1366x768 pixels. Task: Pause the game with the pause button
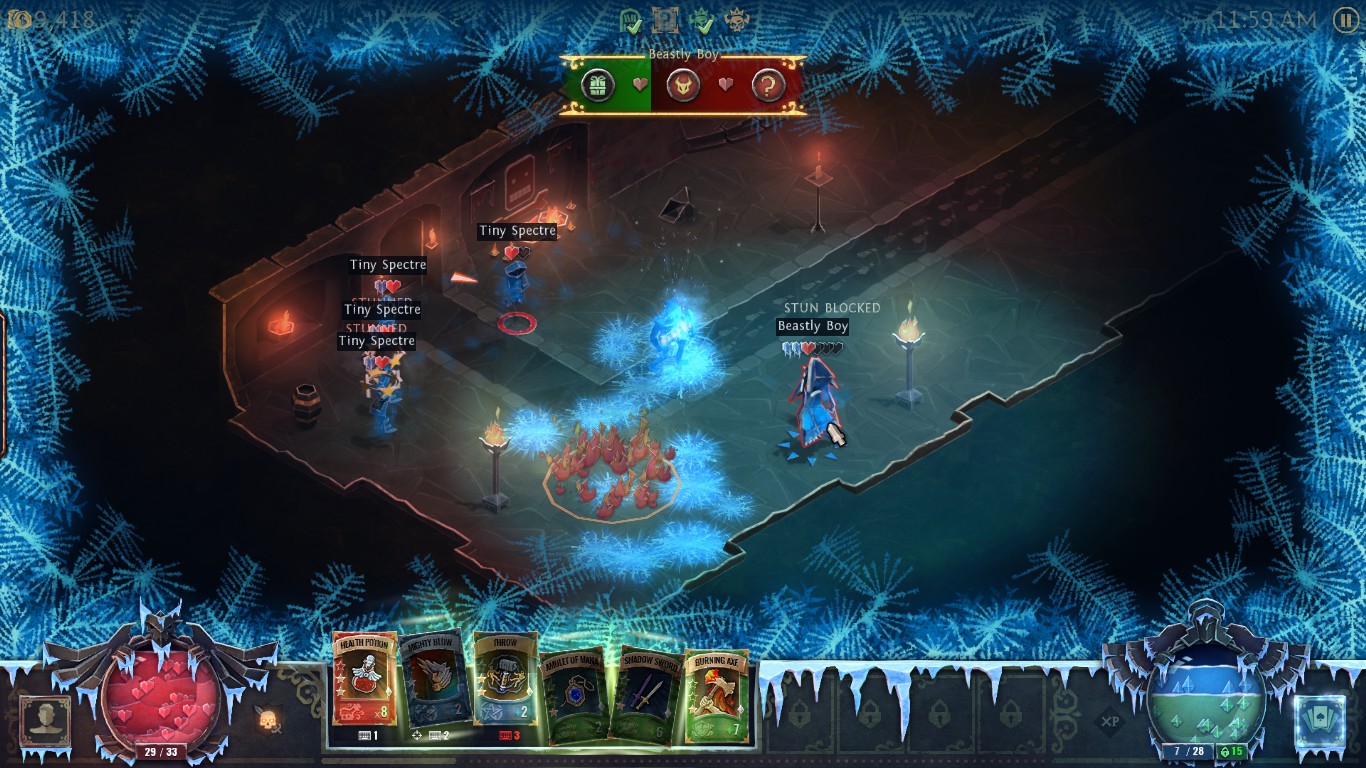(1345, 20)
